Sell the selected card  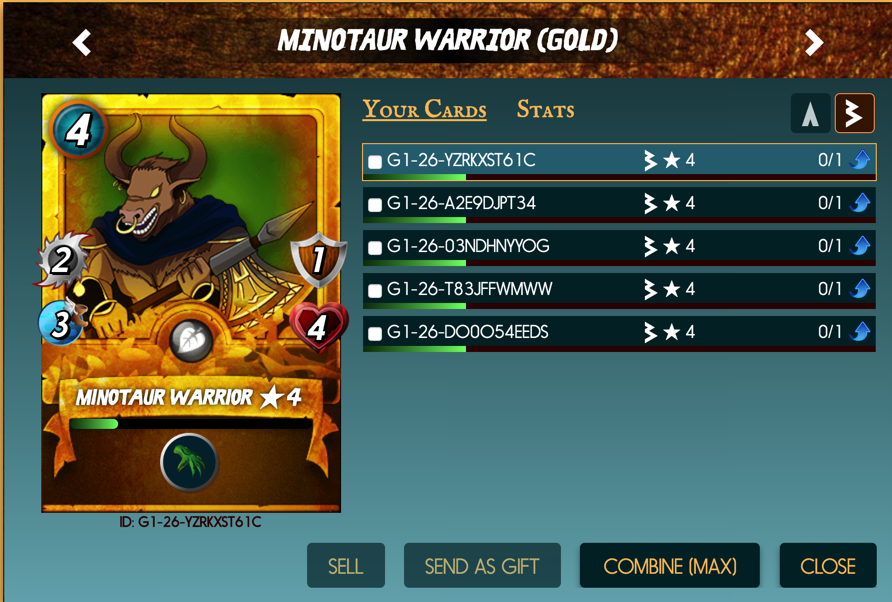click(x=345, y=566)
